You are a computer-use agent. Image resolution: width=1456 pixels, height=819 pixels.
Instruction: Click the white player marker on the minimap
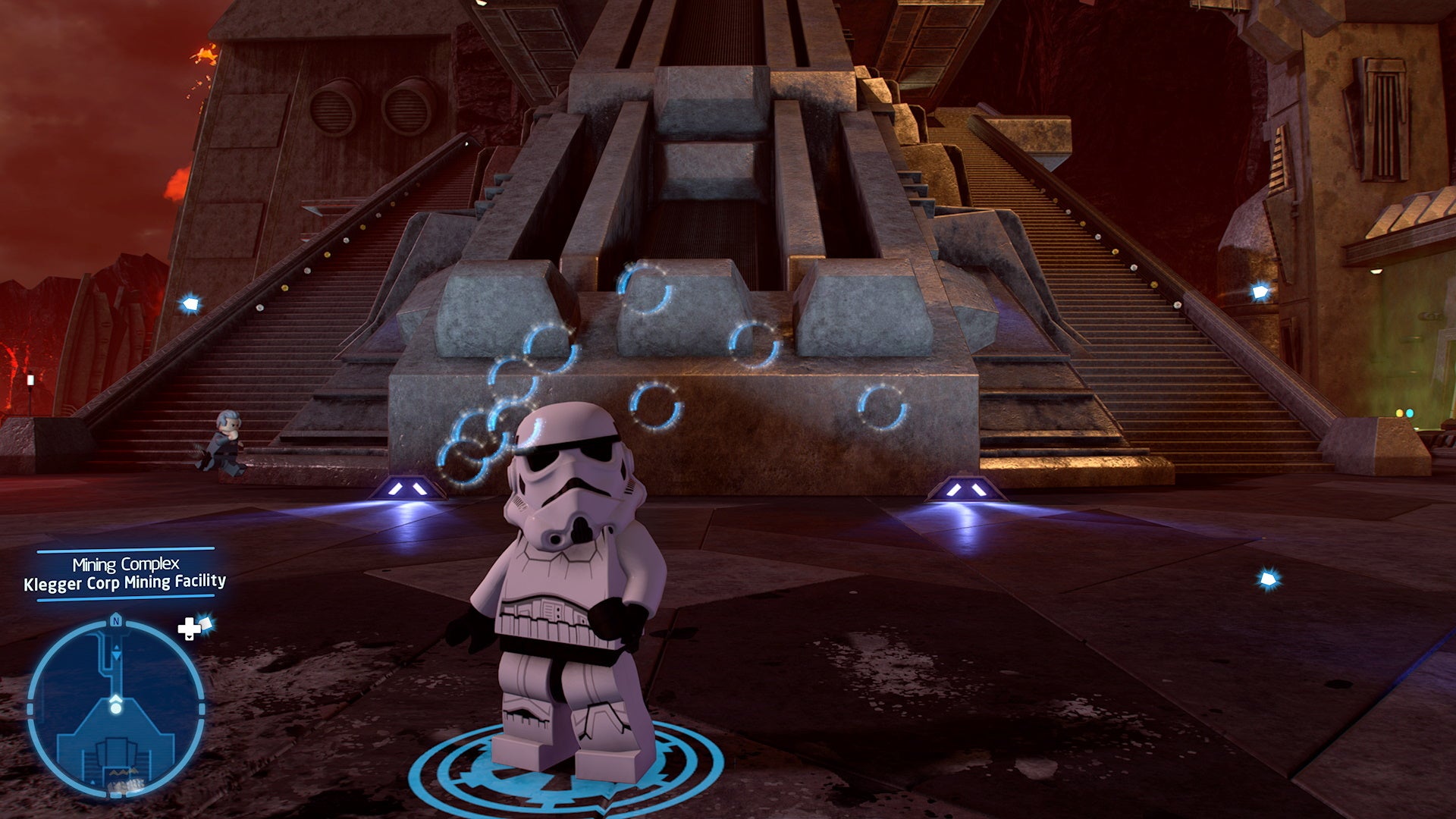tap(115, 708)
